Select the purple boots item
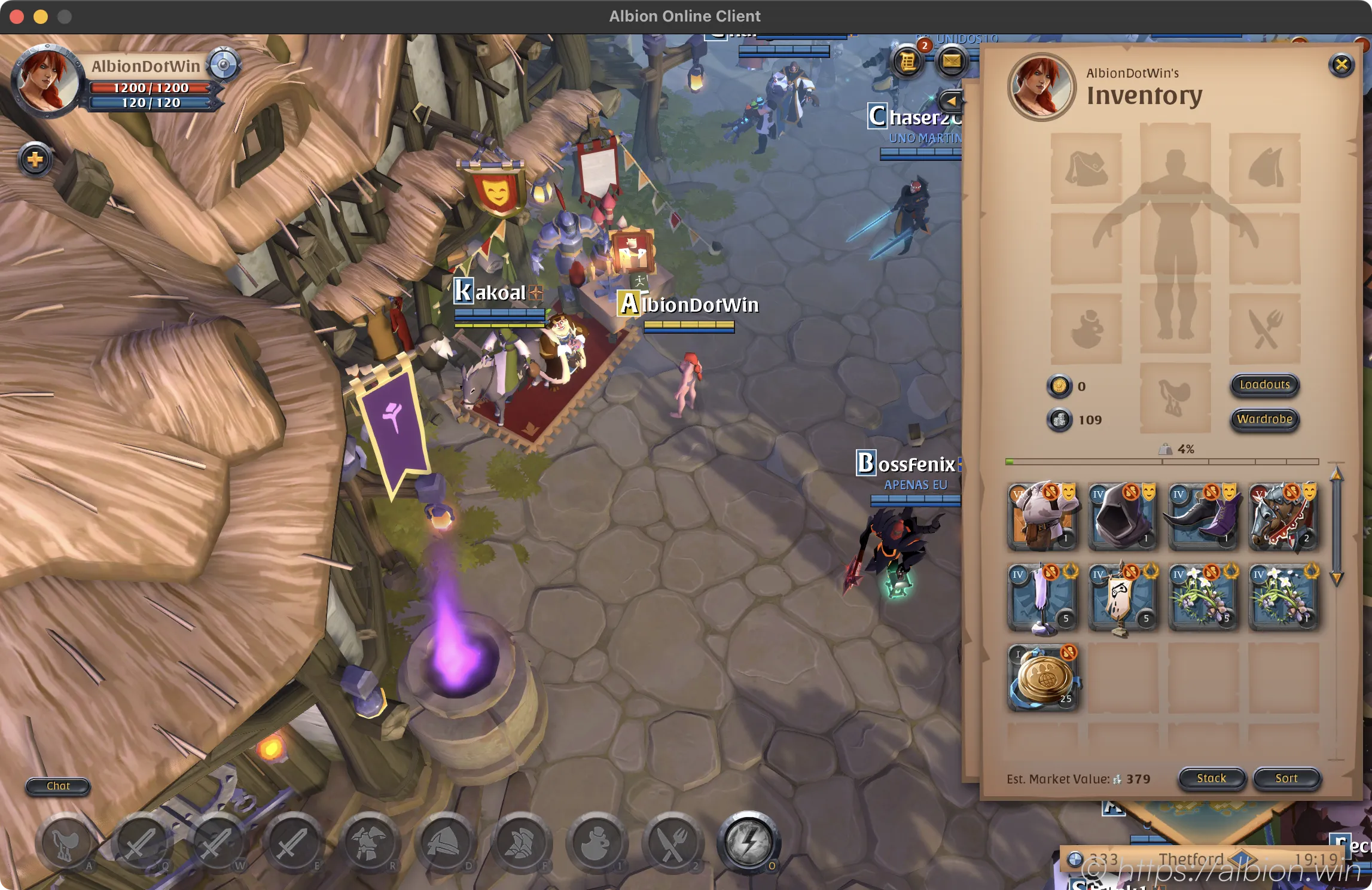Viewport: 1372px width, 890px height. [x=1203, y=516]
